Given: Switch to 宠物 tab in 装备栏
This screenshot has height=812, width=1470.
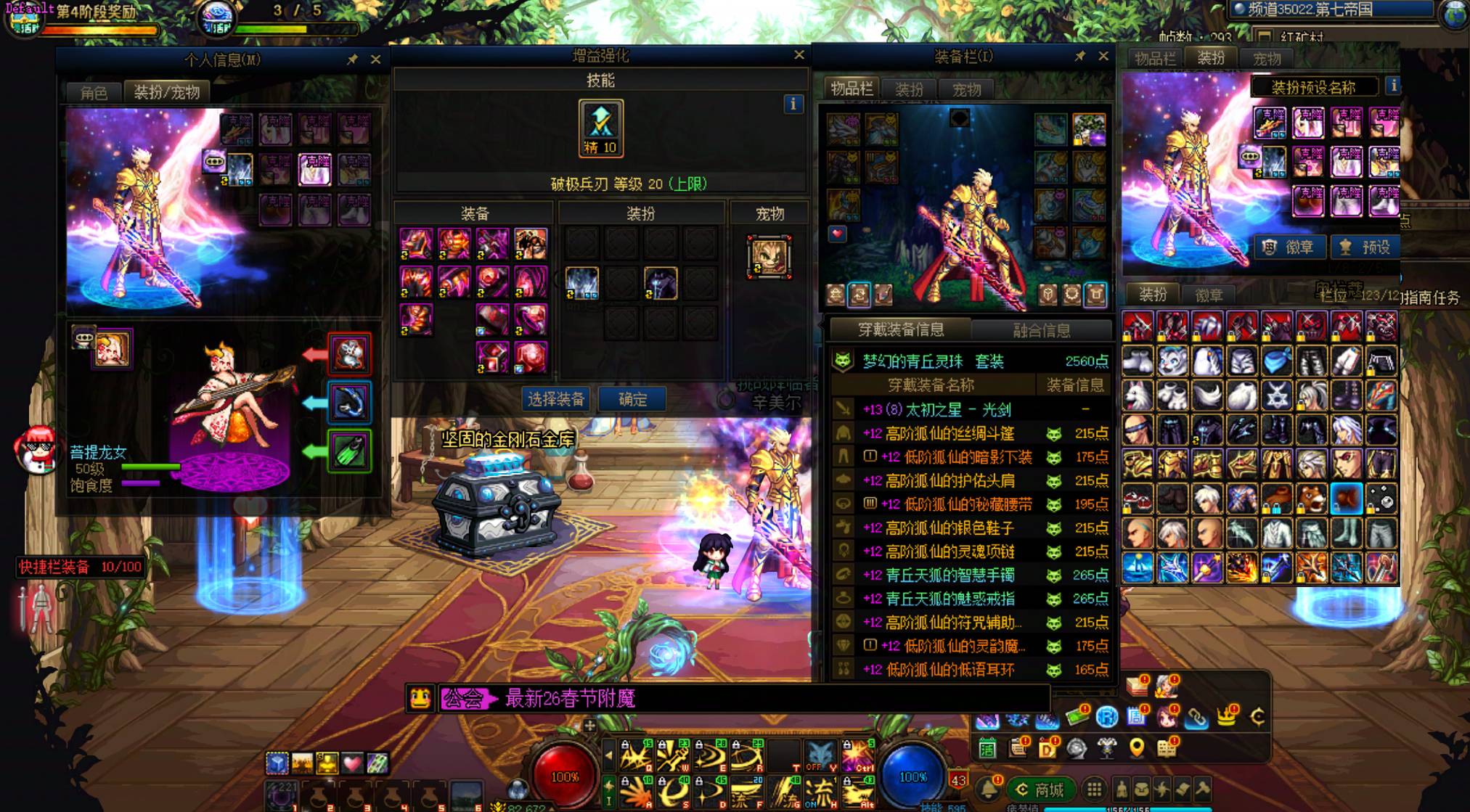Looking at the screenshot, I should pyautogui.click(x=966, y=89).
